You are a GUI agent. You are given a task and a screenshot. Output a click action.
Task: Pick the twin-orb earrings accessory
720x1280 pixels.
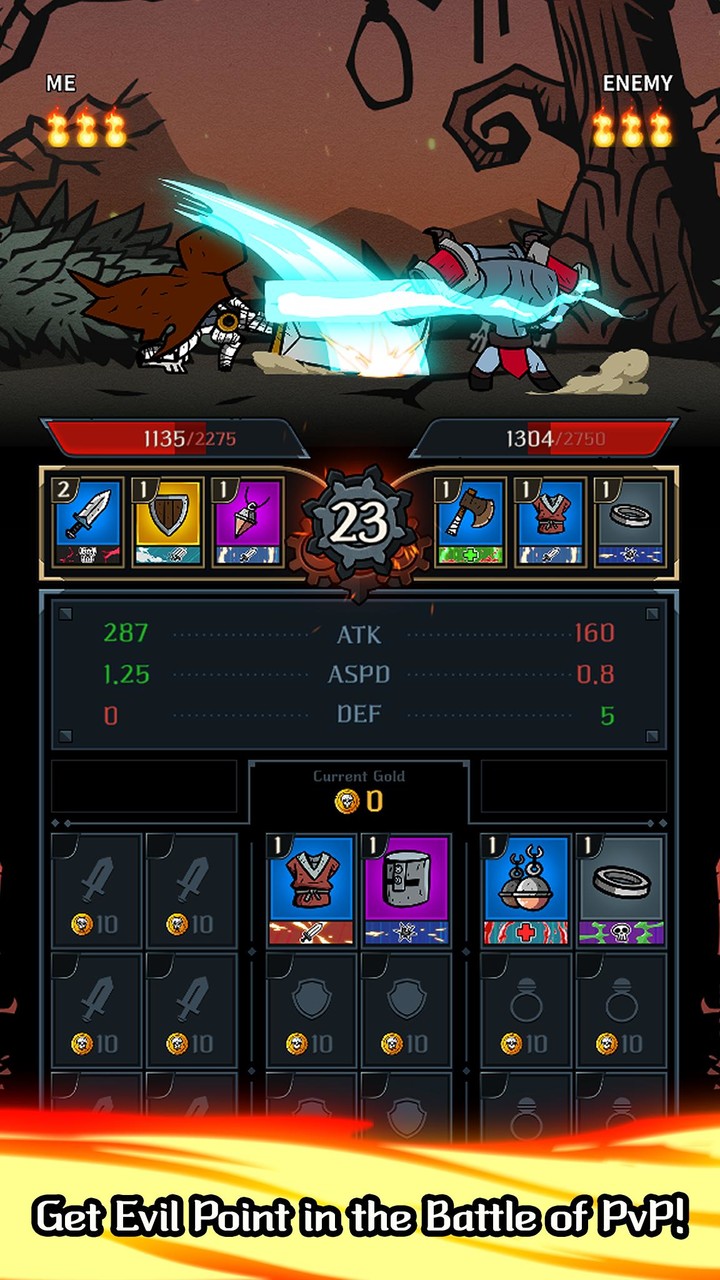(526, 890)
